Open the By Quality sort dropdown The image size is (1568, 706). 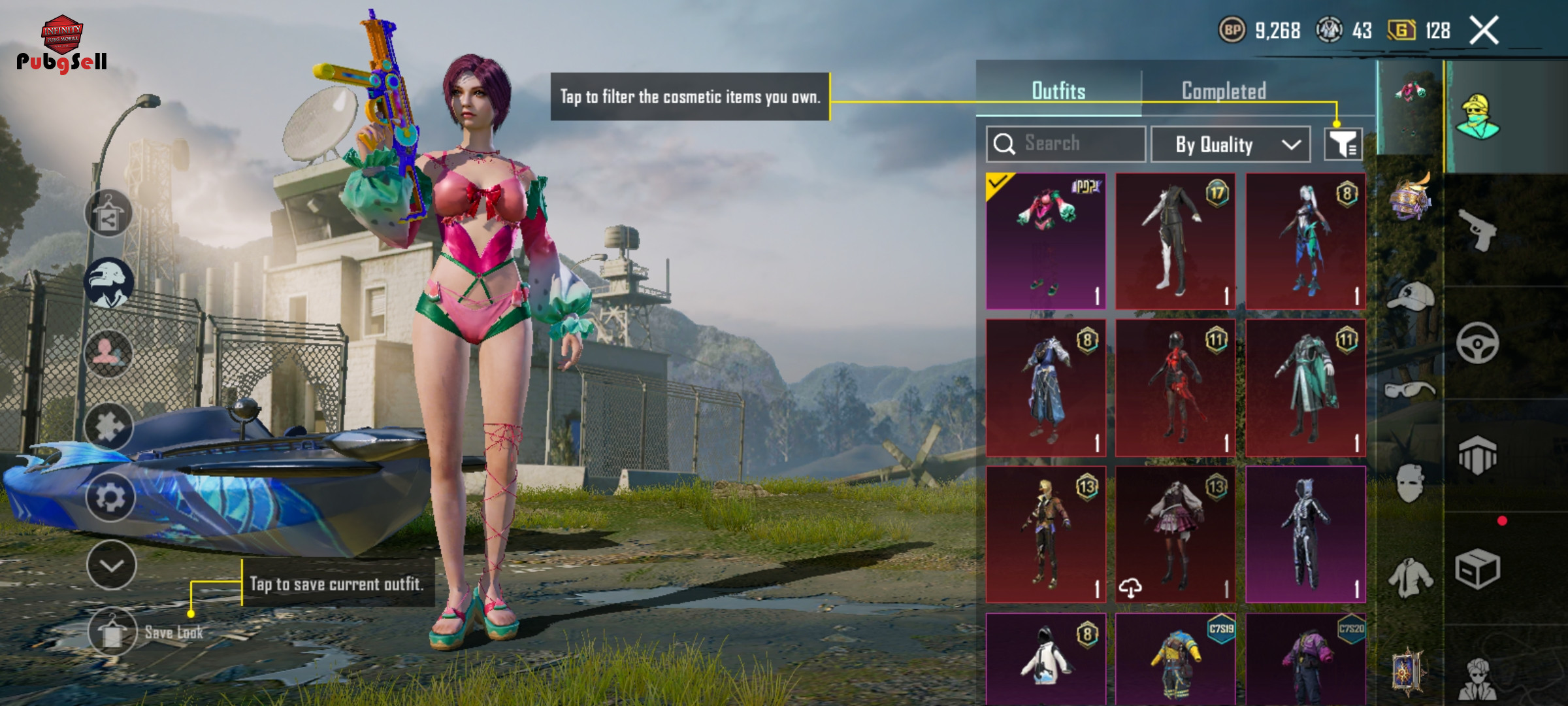pyautogui.click(x=1230, y=144)
